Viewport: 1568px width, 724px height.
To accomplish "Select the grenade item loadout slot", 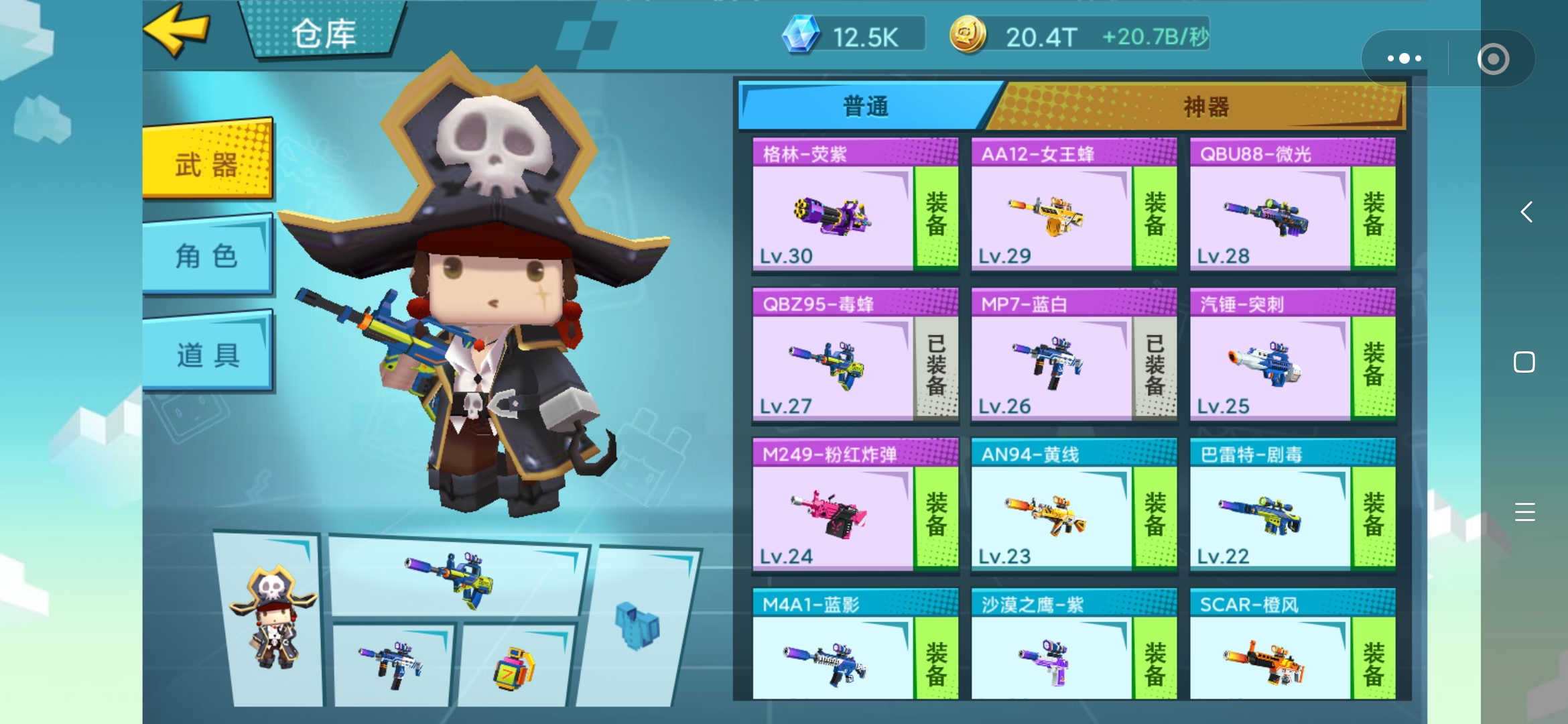I will point(515,667).
